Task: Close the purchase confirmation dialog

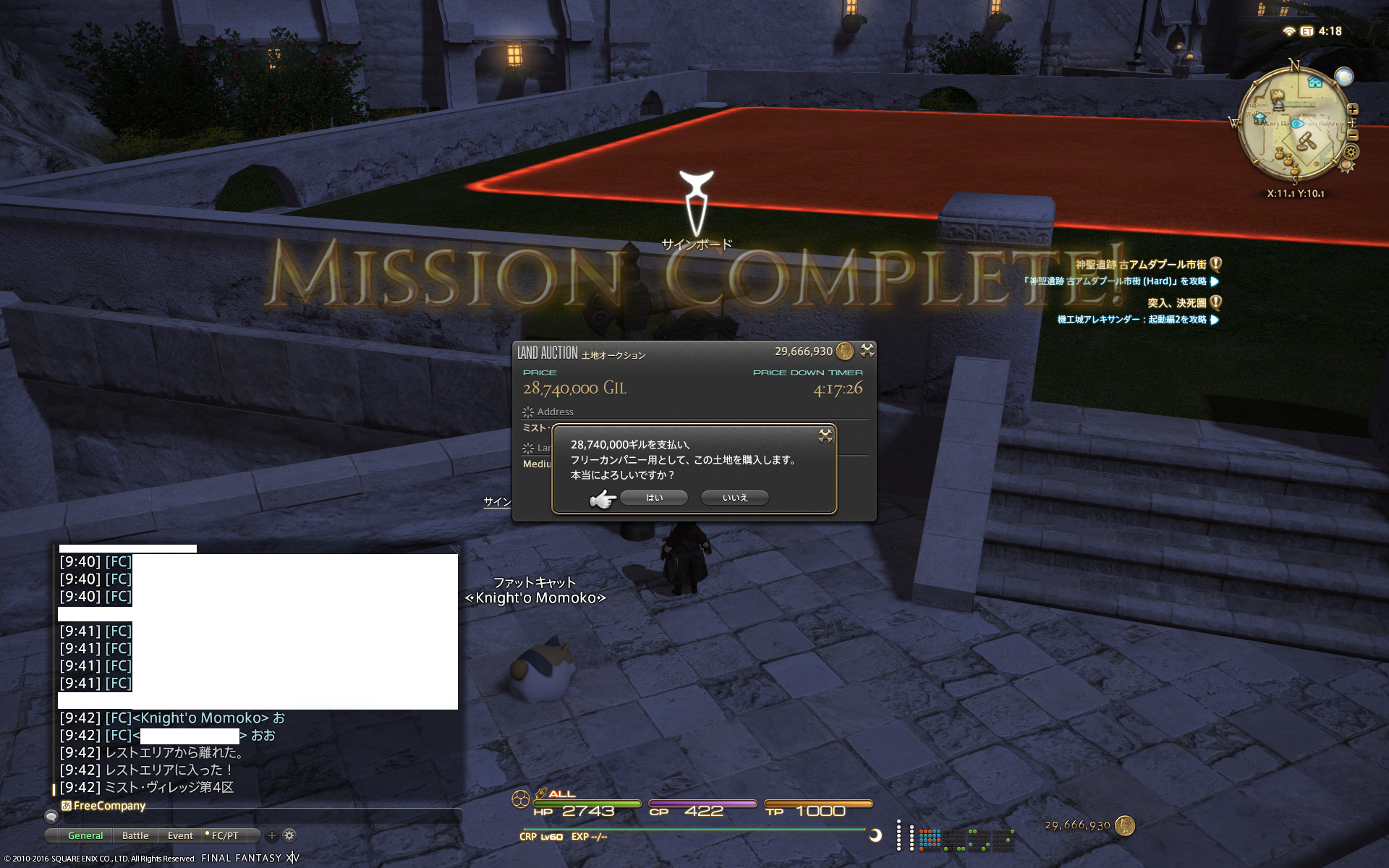Action: 825,435
